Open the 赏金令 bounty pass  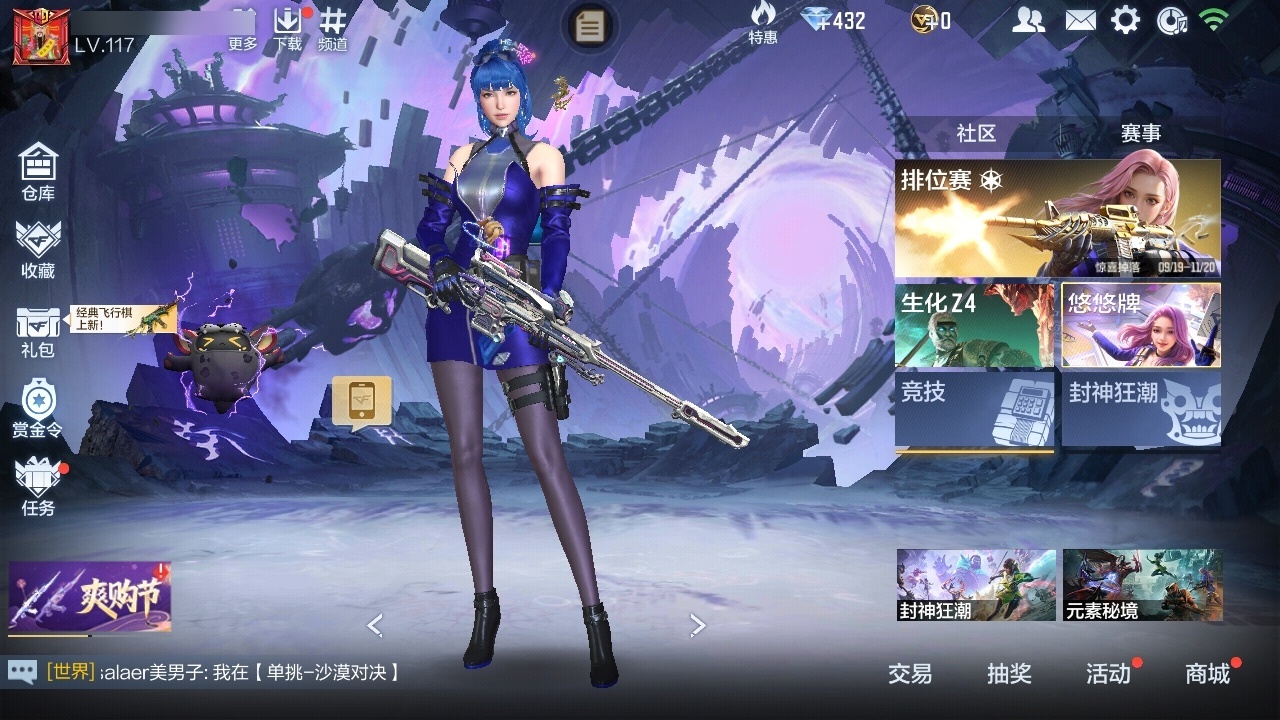pos(38,408)
